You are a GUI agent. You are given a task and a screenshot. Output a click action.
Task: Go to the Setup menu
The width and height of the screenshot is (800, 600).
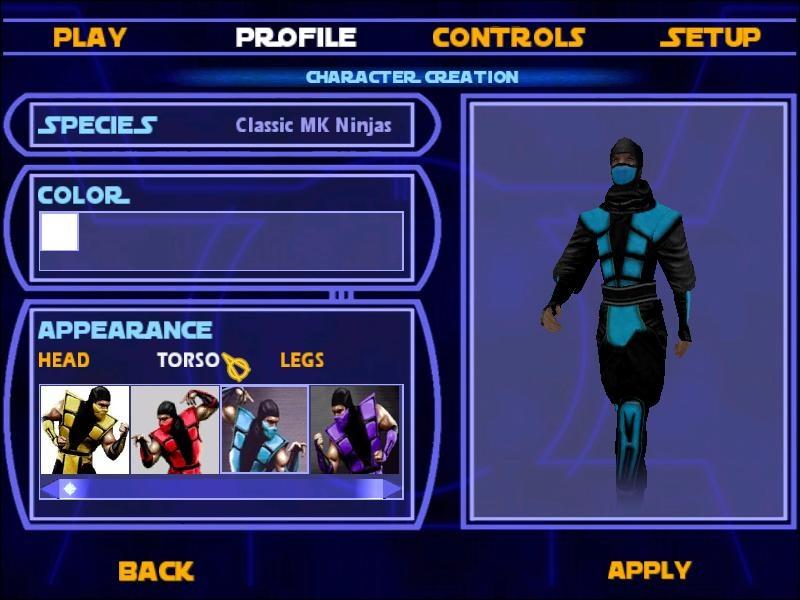point(710,38)
